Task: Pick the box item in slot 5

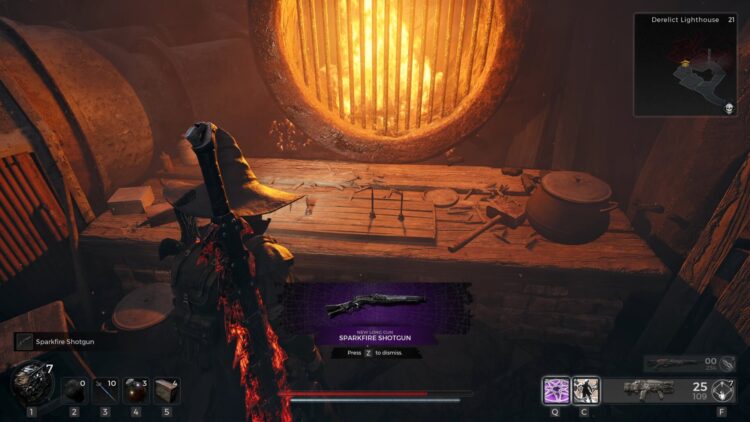Action: click(x=167, y=390)
